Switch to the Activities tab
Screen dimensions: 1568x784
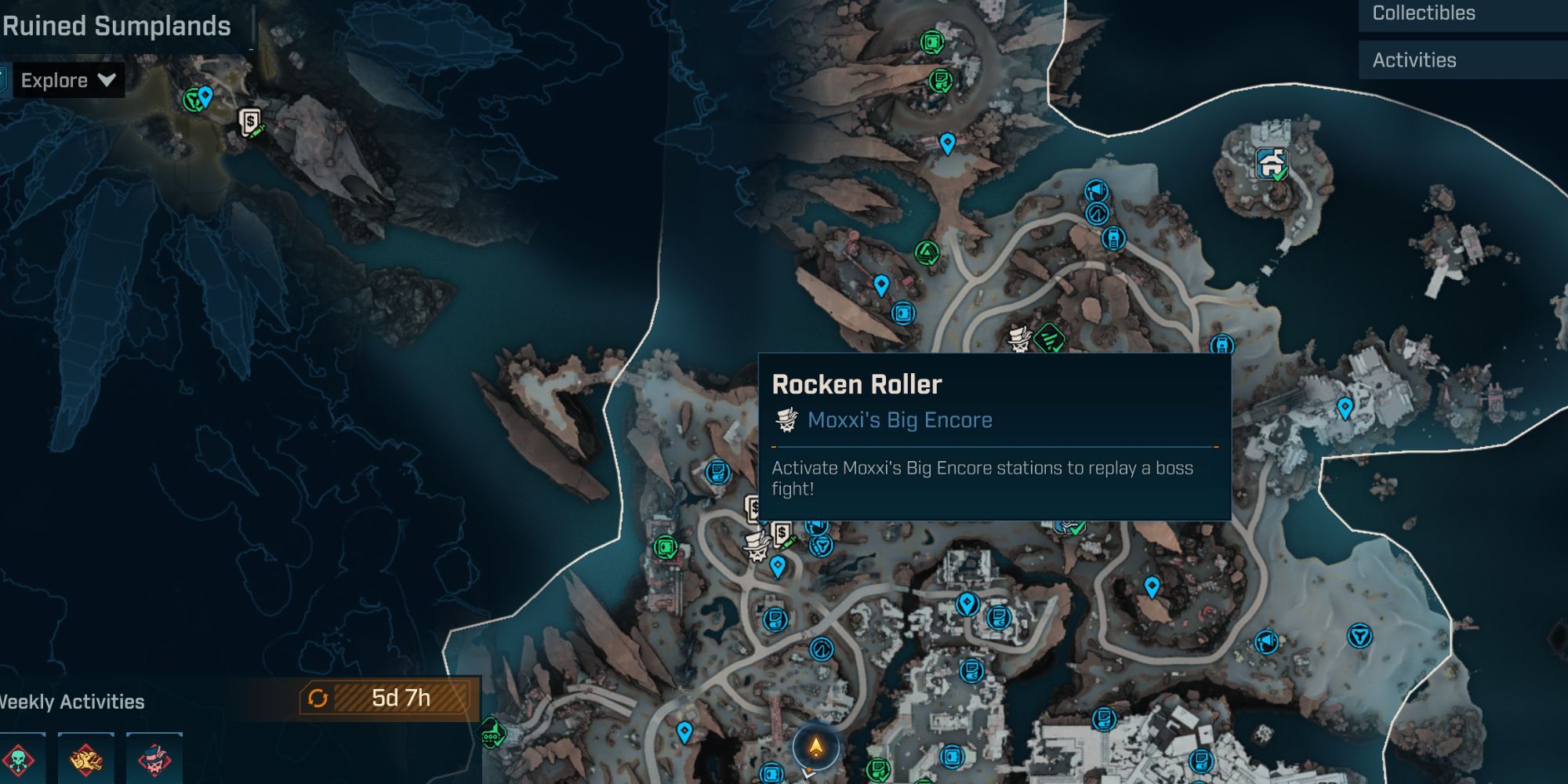pyautogui.click(x=1414, y=60)
